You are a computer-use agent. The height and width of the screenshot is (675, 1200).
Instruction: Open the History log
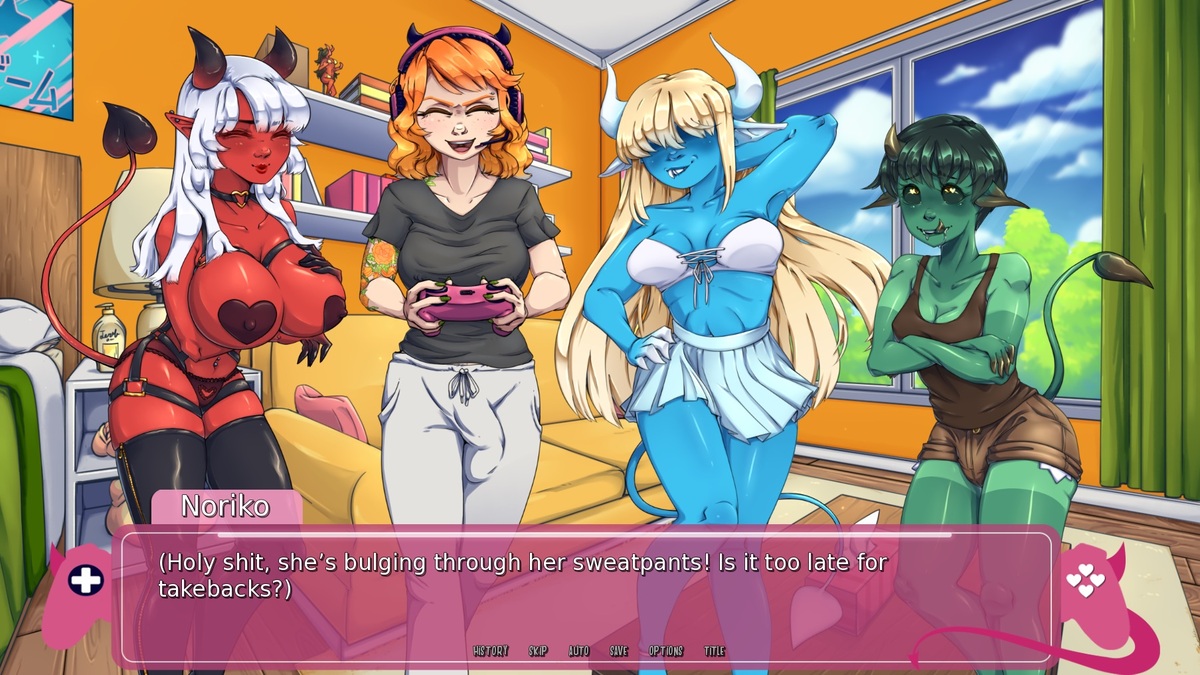click(x=490, y=651)
